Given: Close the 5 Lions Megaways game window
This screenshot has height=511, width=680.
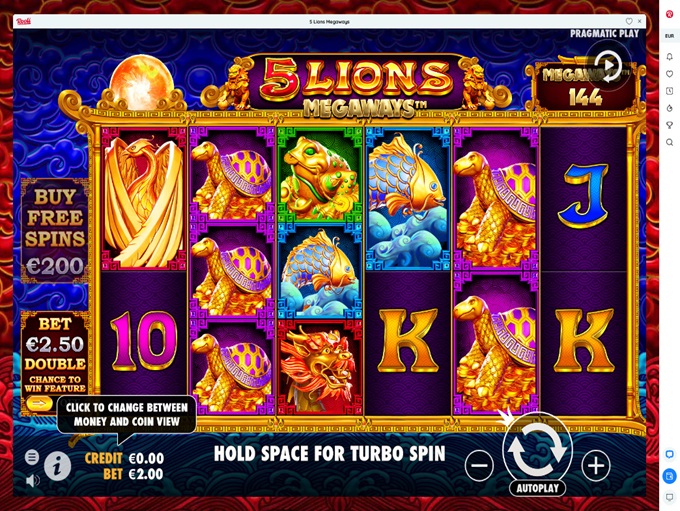Looking at the screenshot, I should coord(640,21).
